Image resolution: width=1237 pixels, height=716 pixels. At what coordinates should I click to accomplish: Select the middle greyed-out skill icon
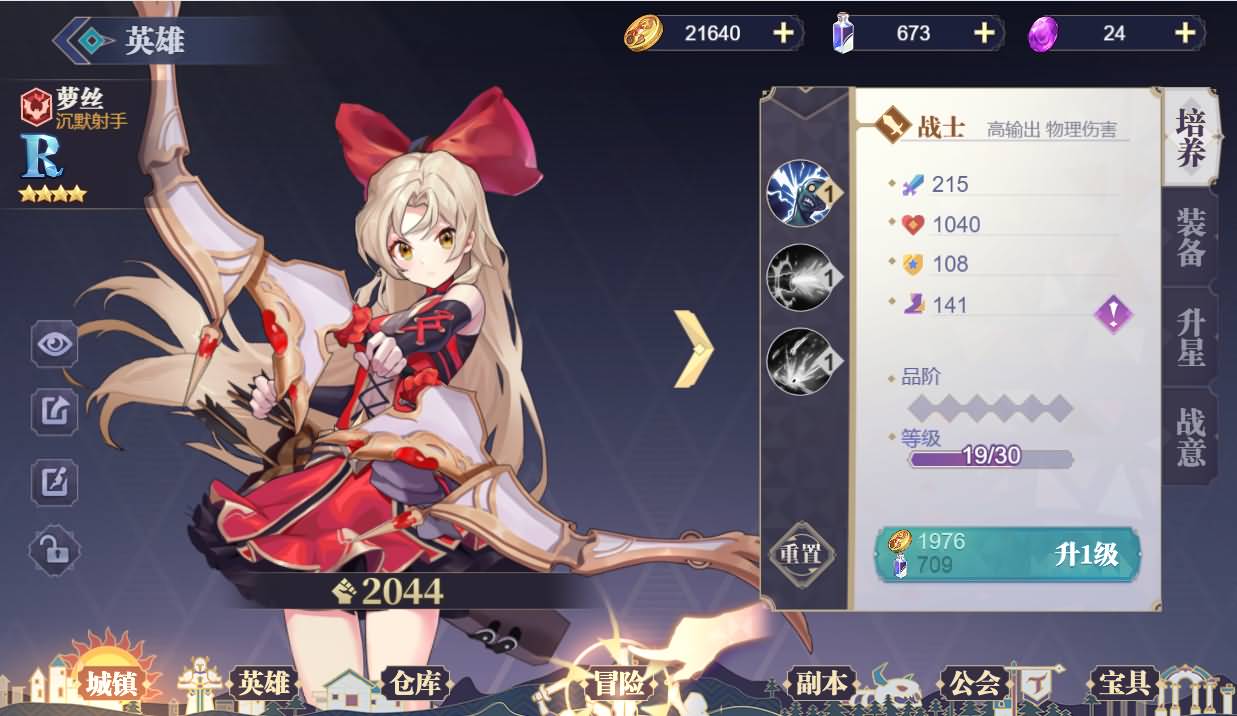click(800, 277)
